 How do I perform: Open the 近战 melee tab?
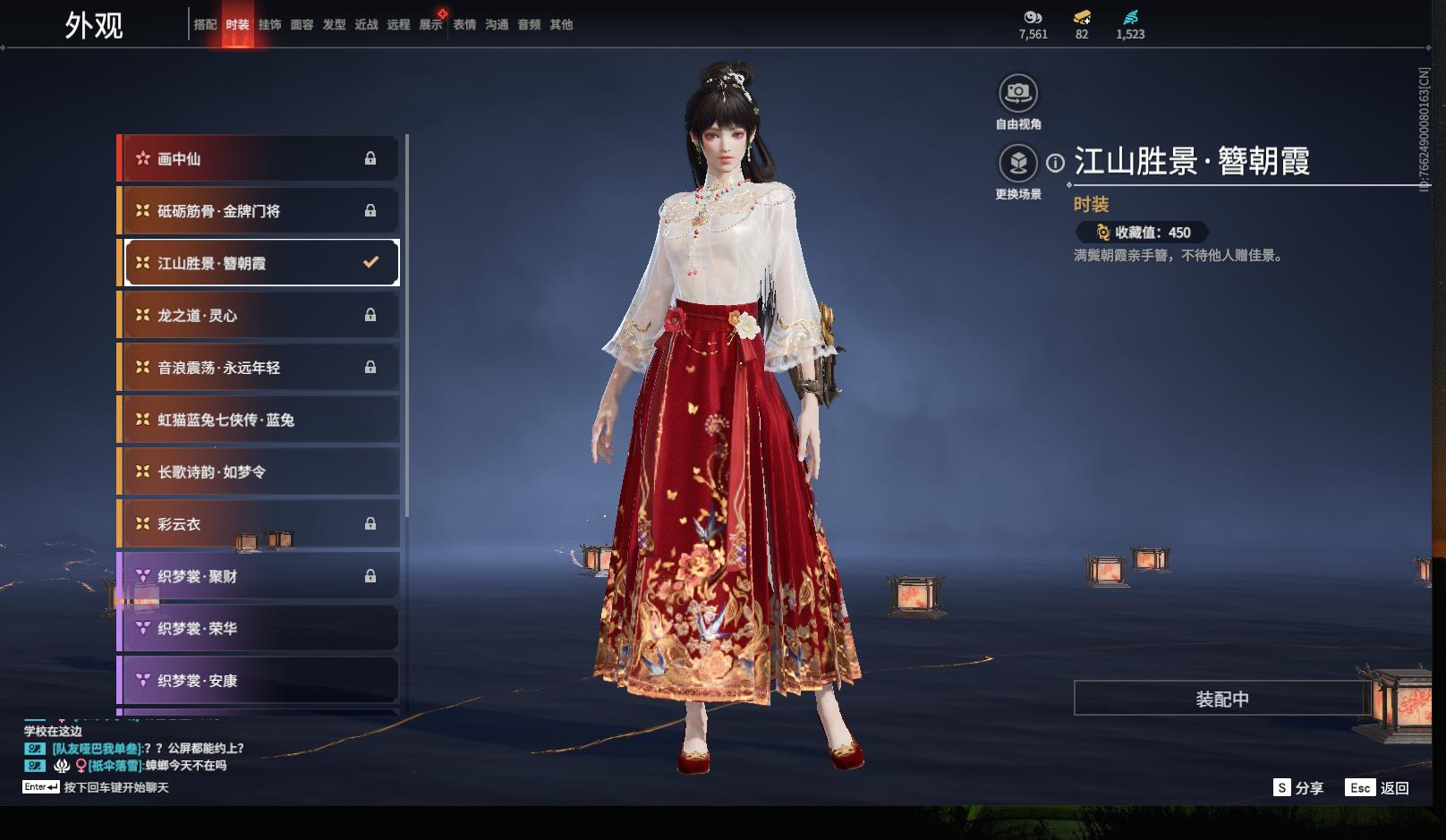(366, 25)
